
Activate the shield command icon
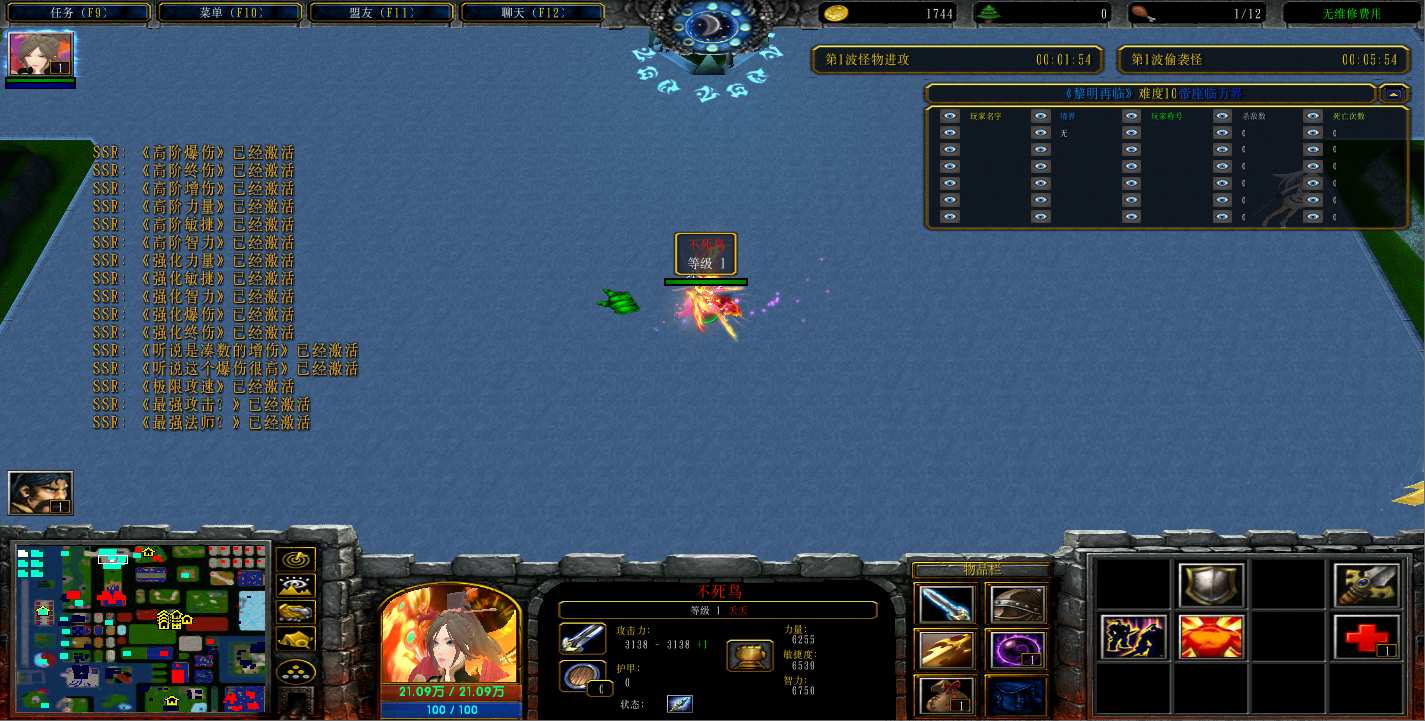[x=1211, y=585]
